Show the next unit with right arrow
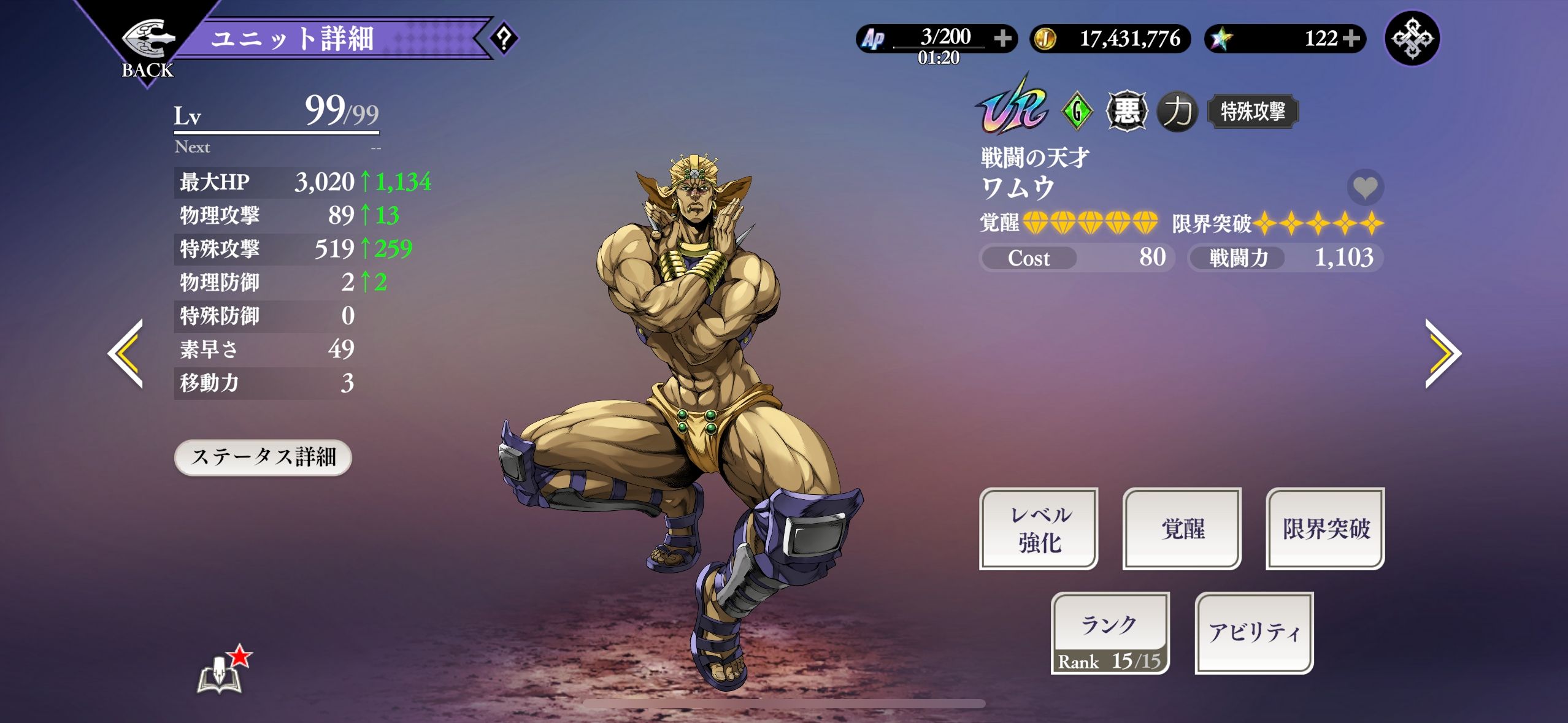This screenshot has height=723, width=1568. tap(1442, 353)
